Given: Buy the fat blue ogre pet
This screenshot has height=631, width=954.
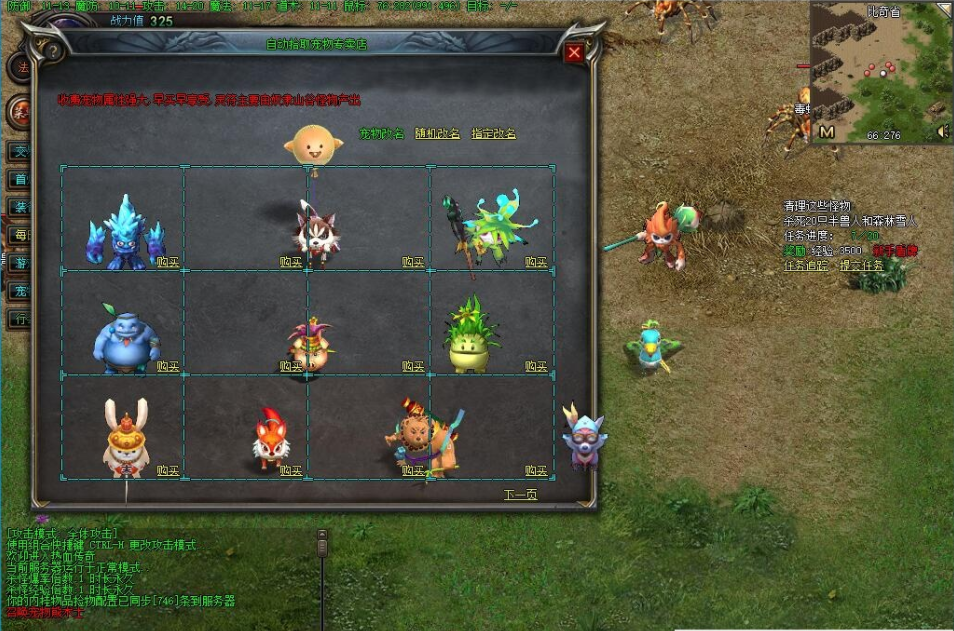Looking at the screenshot, I should (x=168, y=366).
